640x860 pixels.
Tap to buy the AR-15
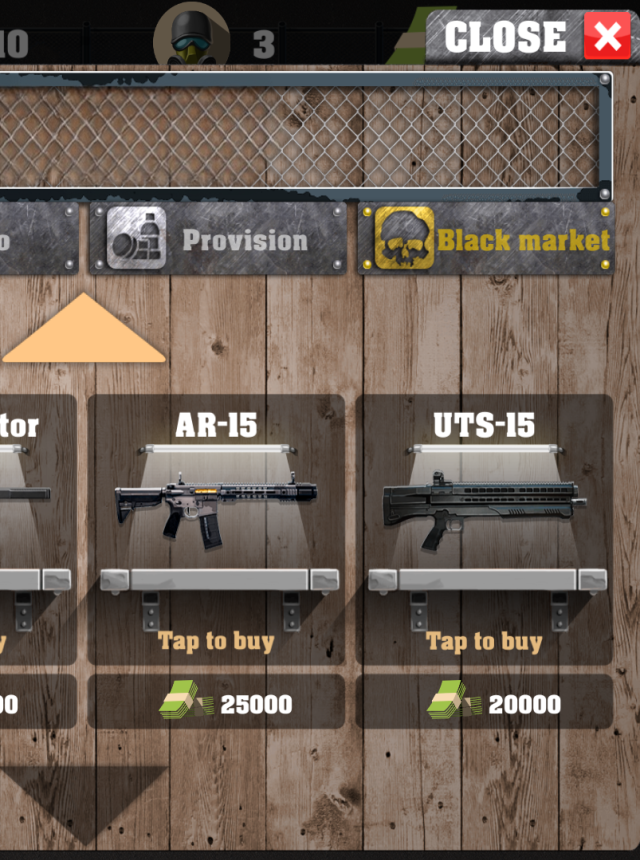[216, 641]
